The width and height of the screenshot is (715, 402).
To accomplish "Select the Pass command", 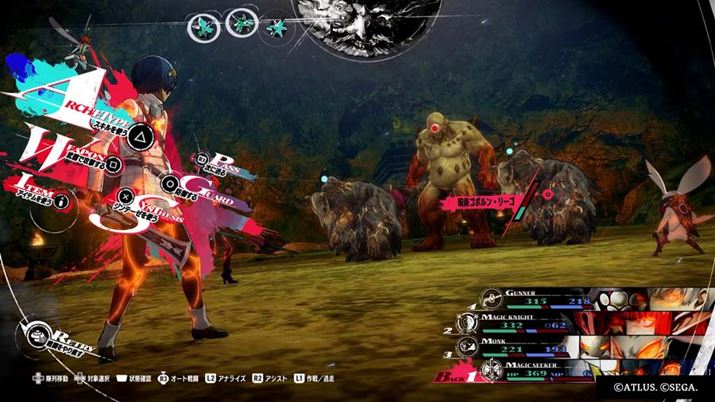I will tap(203, 158).
